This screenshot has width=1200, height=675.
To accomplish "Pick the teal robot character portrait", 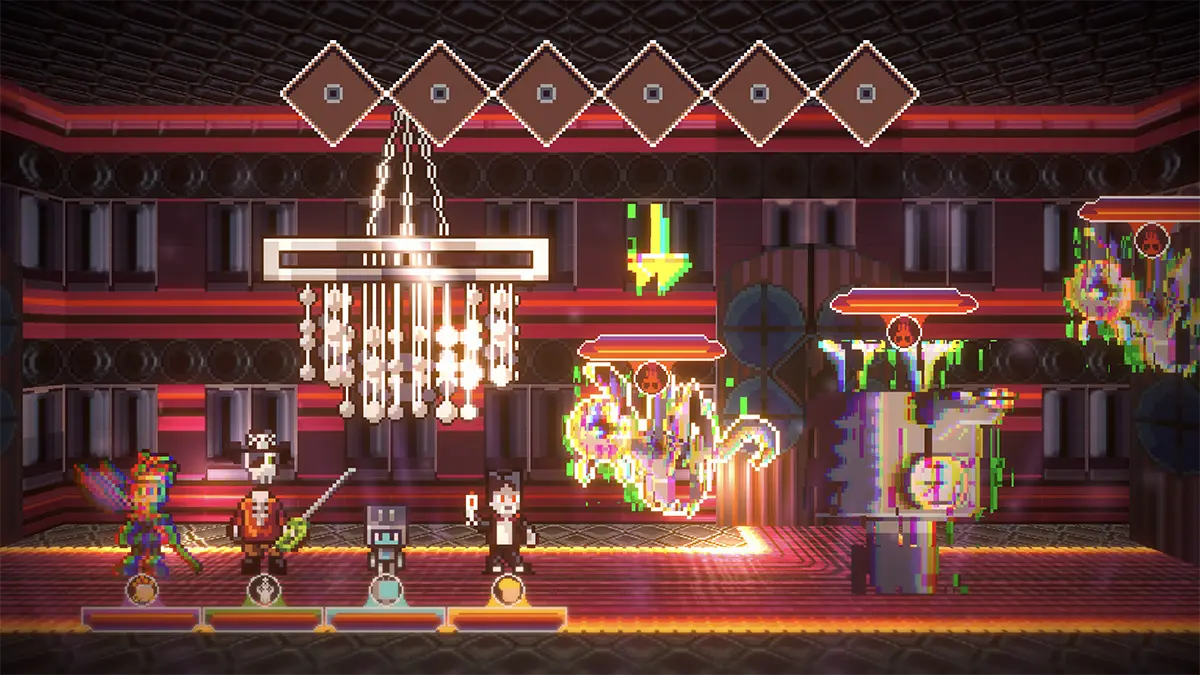I will pyautogui.click(x=385, y=590).
